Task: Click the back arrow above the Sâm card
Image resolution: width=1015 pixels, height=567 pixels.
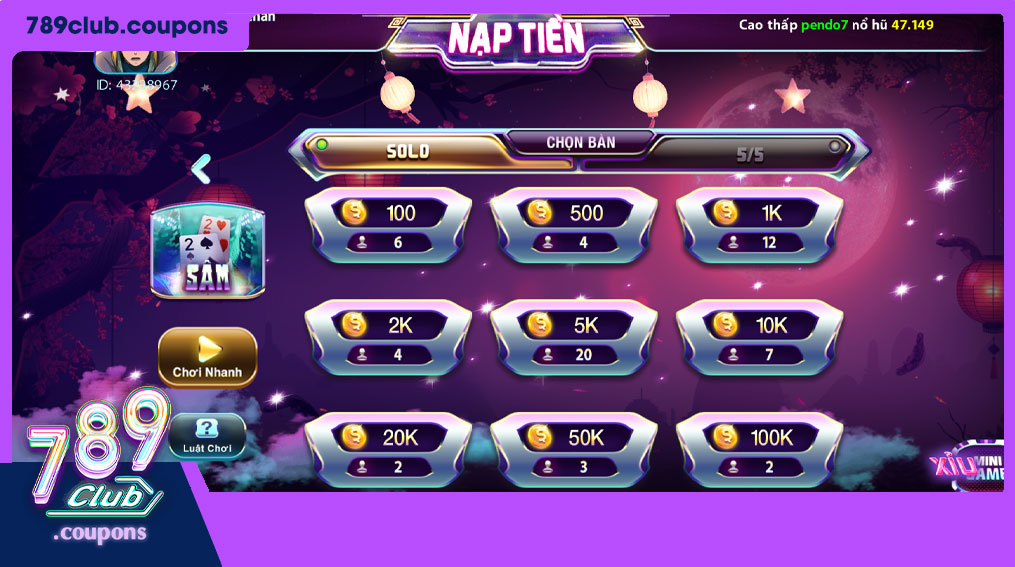Action: point(201,168)
